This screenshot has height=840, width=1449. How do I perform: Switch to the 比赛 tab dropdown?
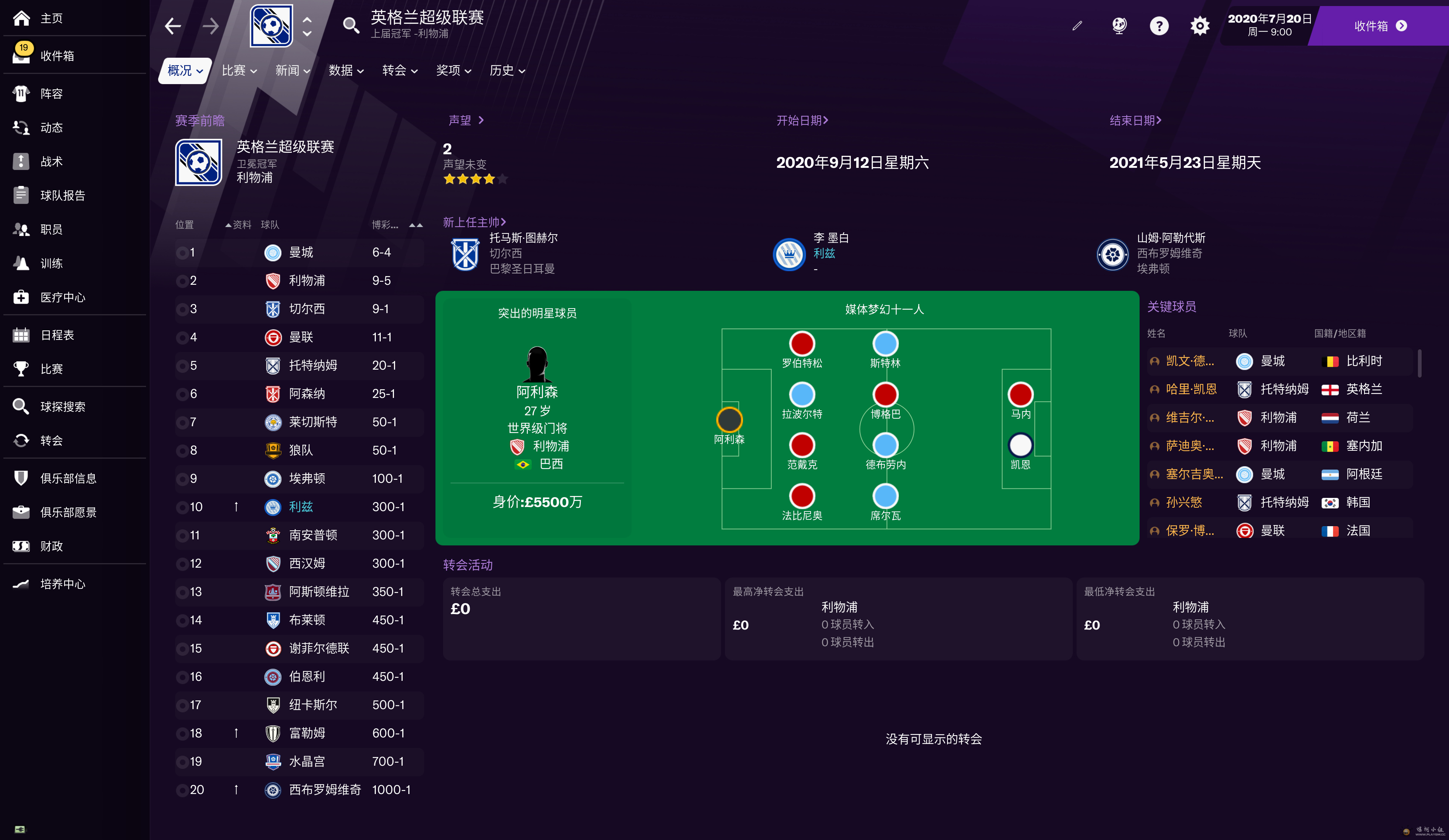coord(238,71)
